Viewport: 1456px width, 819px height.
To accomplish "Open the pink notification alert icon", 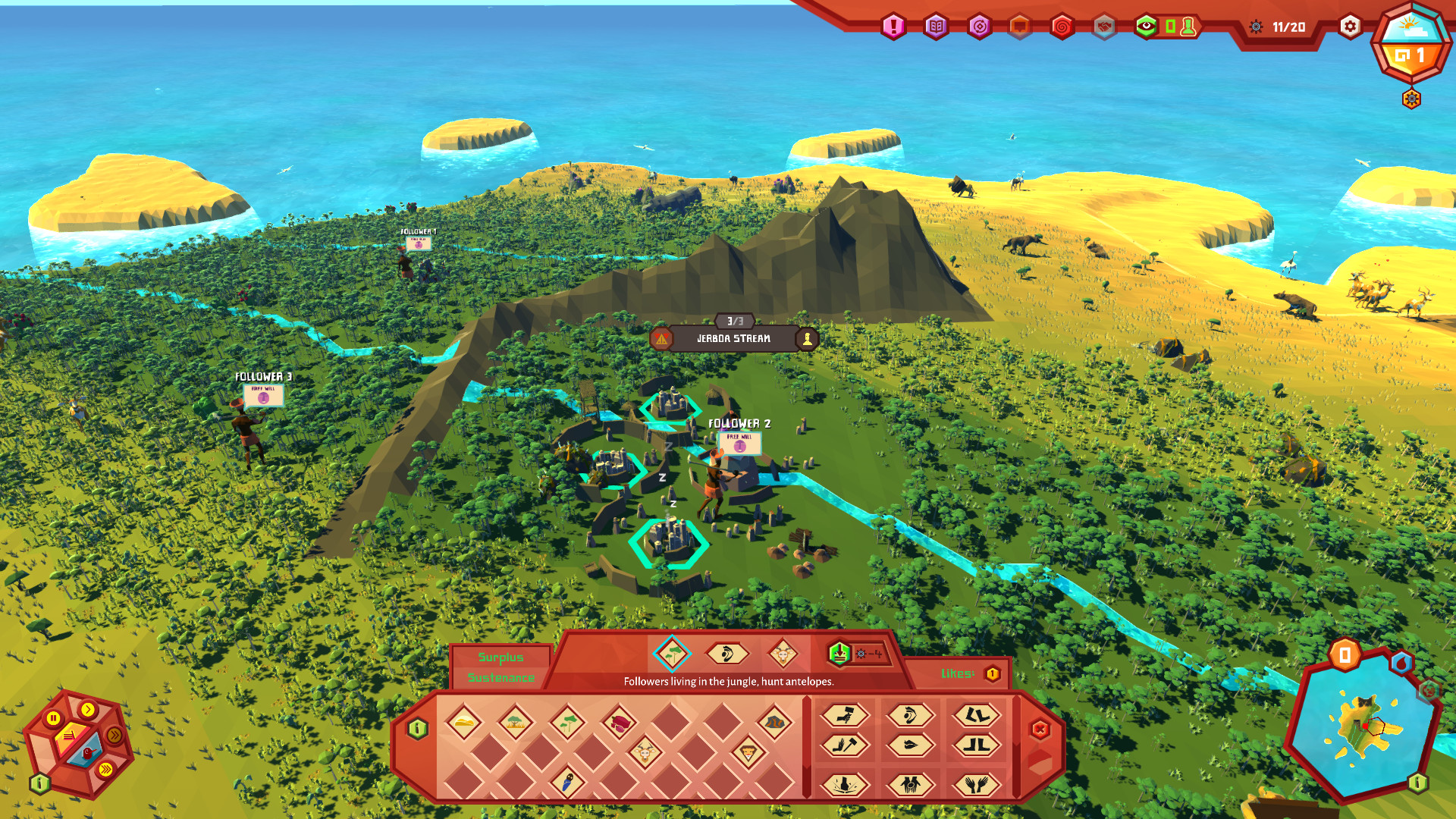I will pyautogui.click(x=895, y=26).
